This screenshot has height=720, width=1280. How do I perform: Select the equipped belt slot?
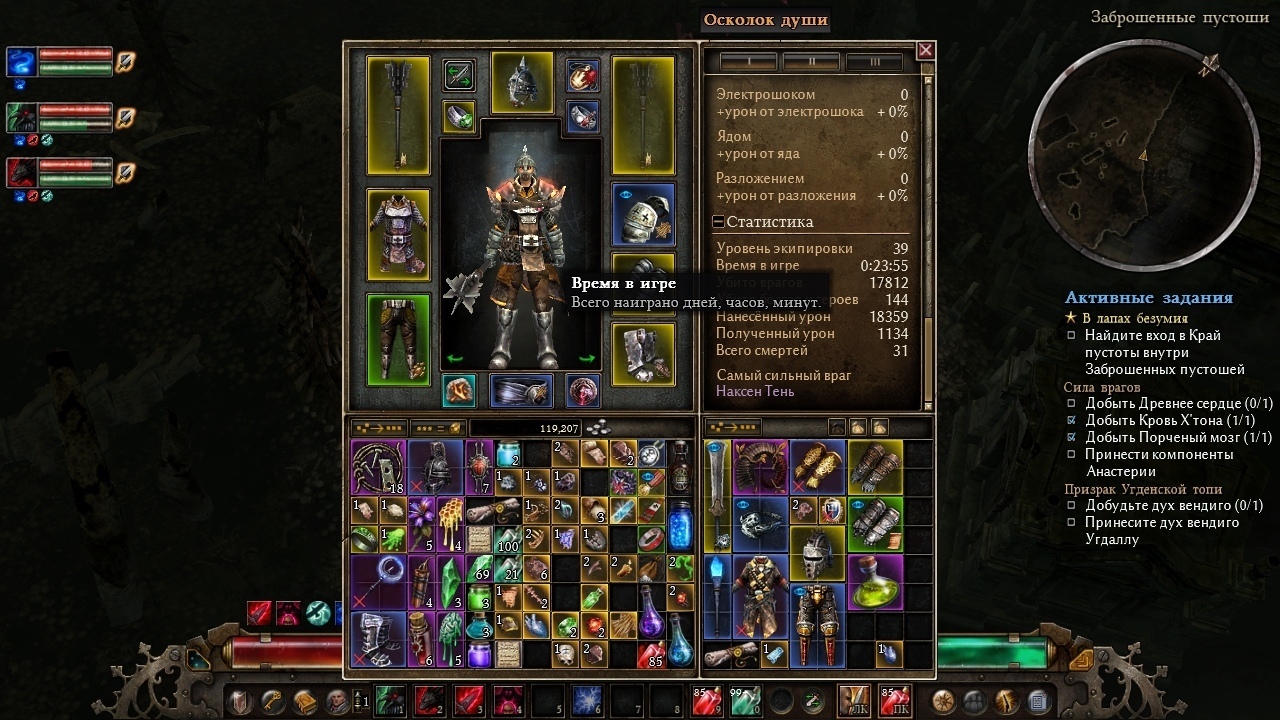click(521, 391)
